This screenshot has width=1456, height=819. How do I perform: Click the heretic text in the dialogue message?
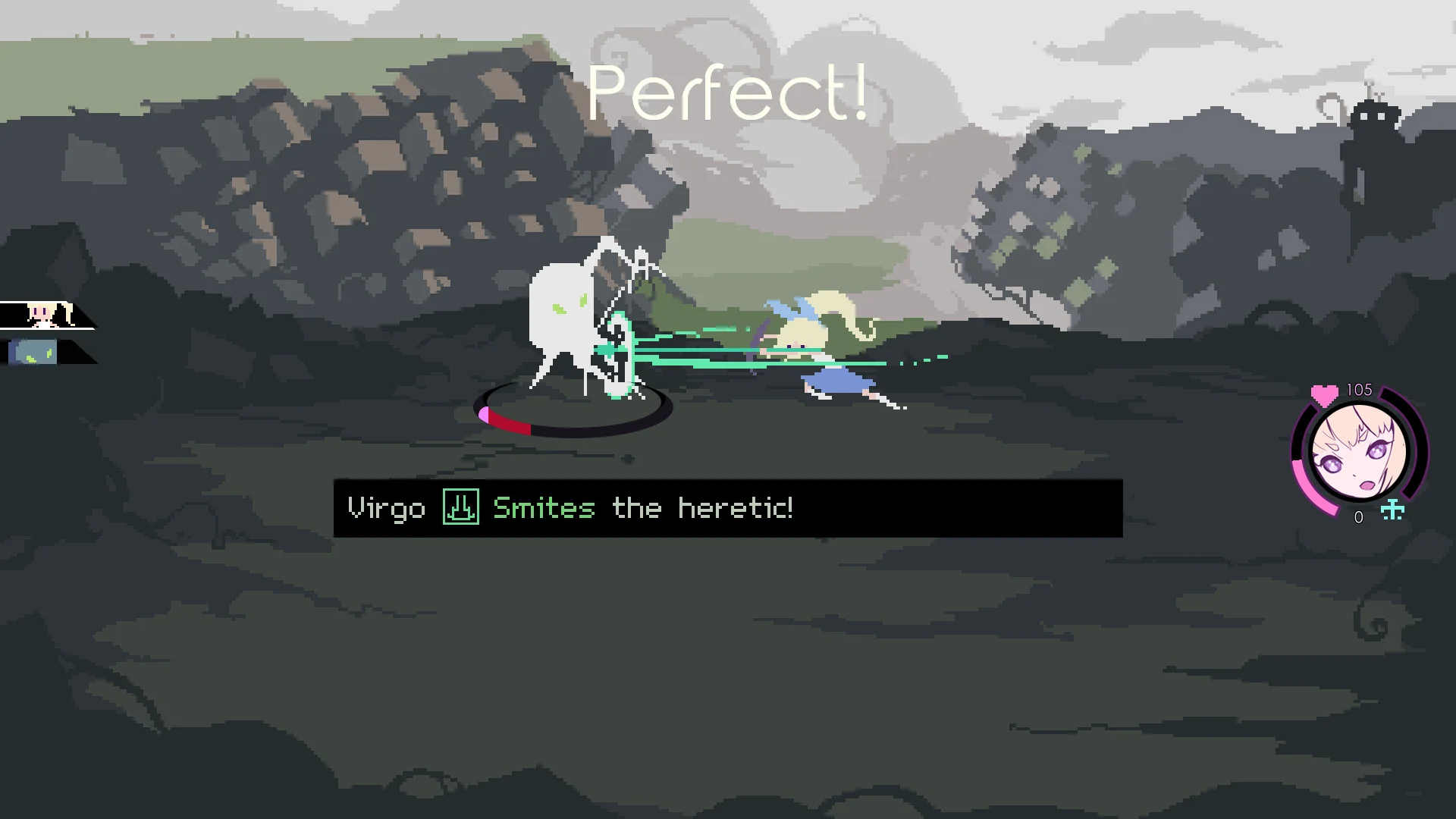(730, 508)
